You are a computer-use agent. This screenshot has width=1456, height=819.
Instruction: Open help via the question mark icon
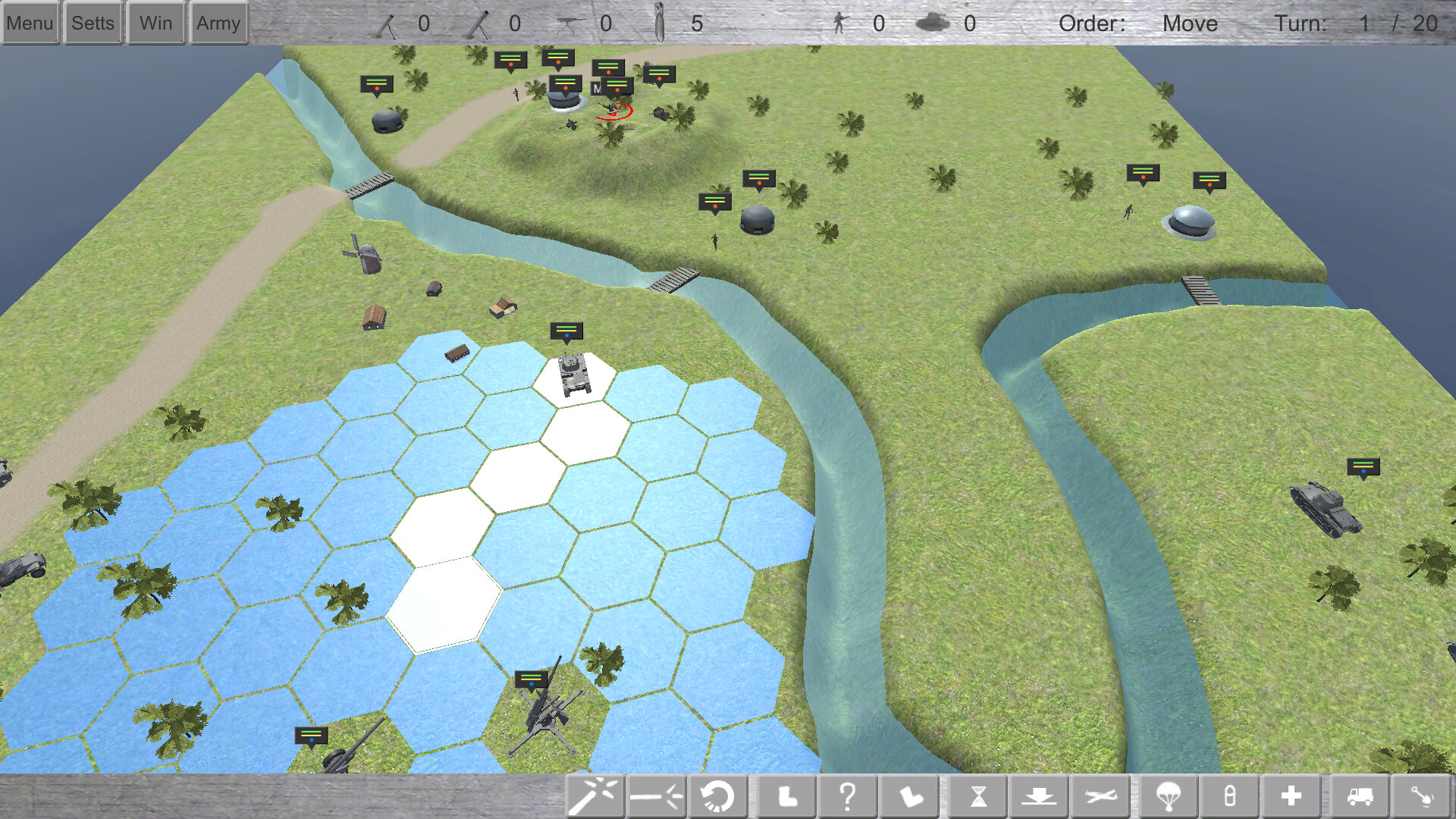(x=848, y=796)
